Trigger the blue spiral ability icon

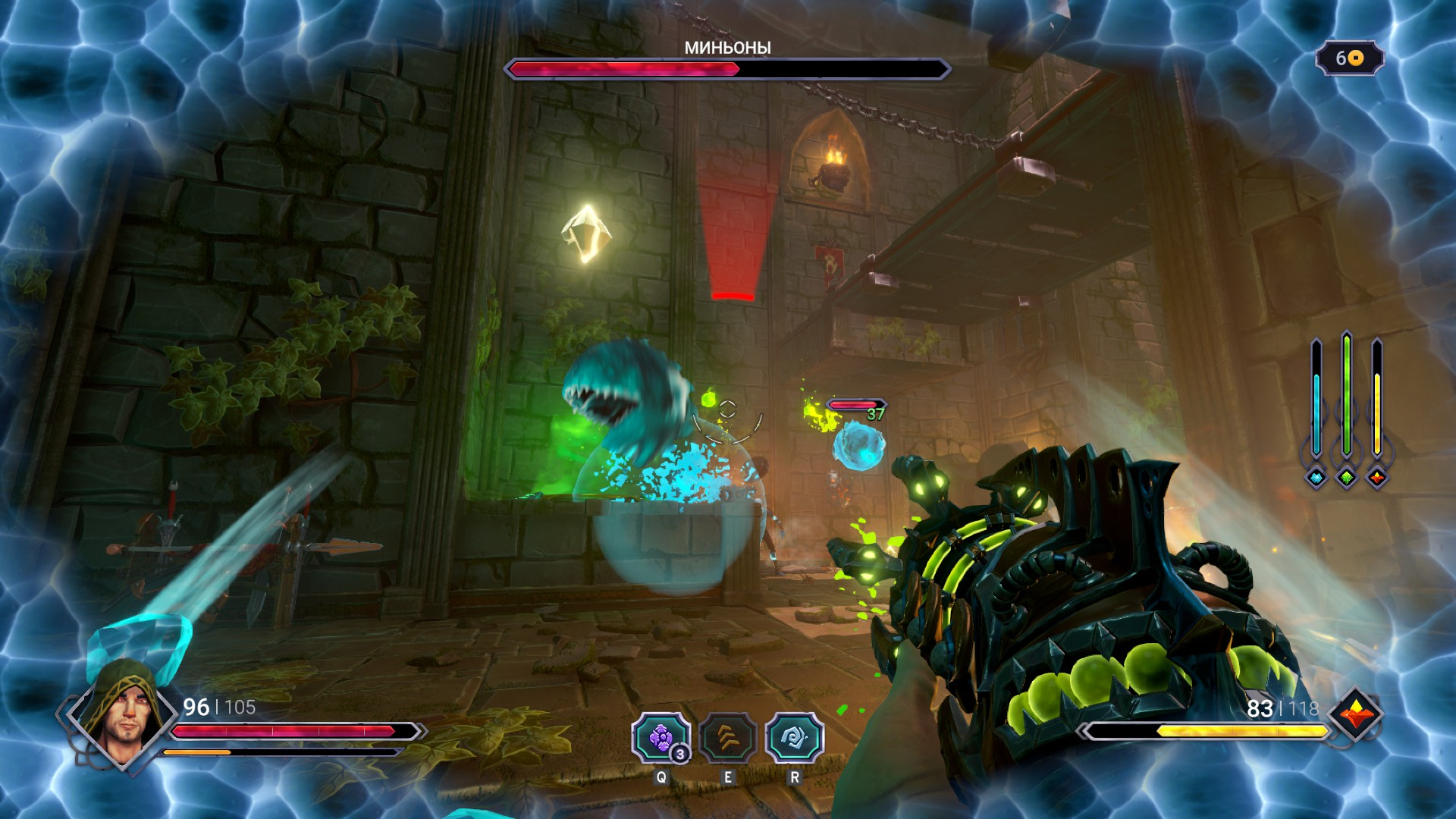(x=794, y=737)
